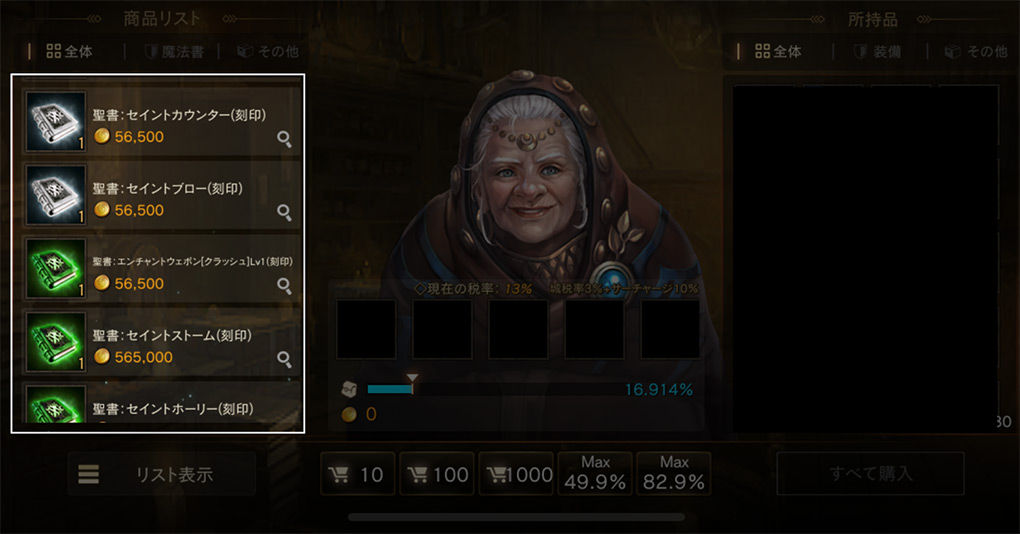Select the Max 49.9% weight option
The height and width of the screenshot is (534, 1020).
click(x=595, y=474)
